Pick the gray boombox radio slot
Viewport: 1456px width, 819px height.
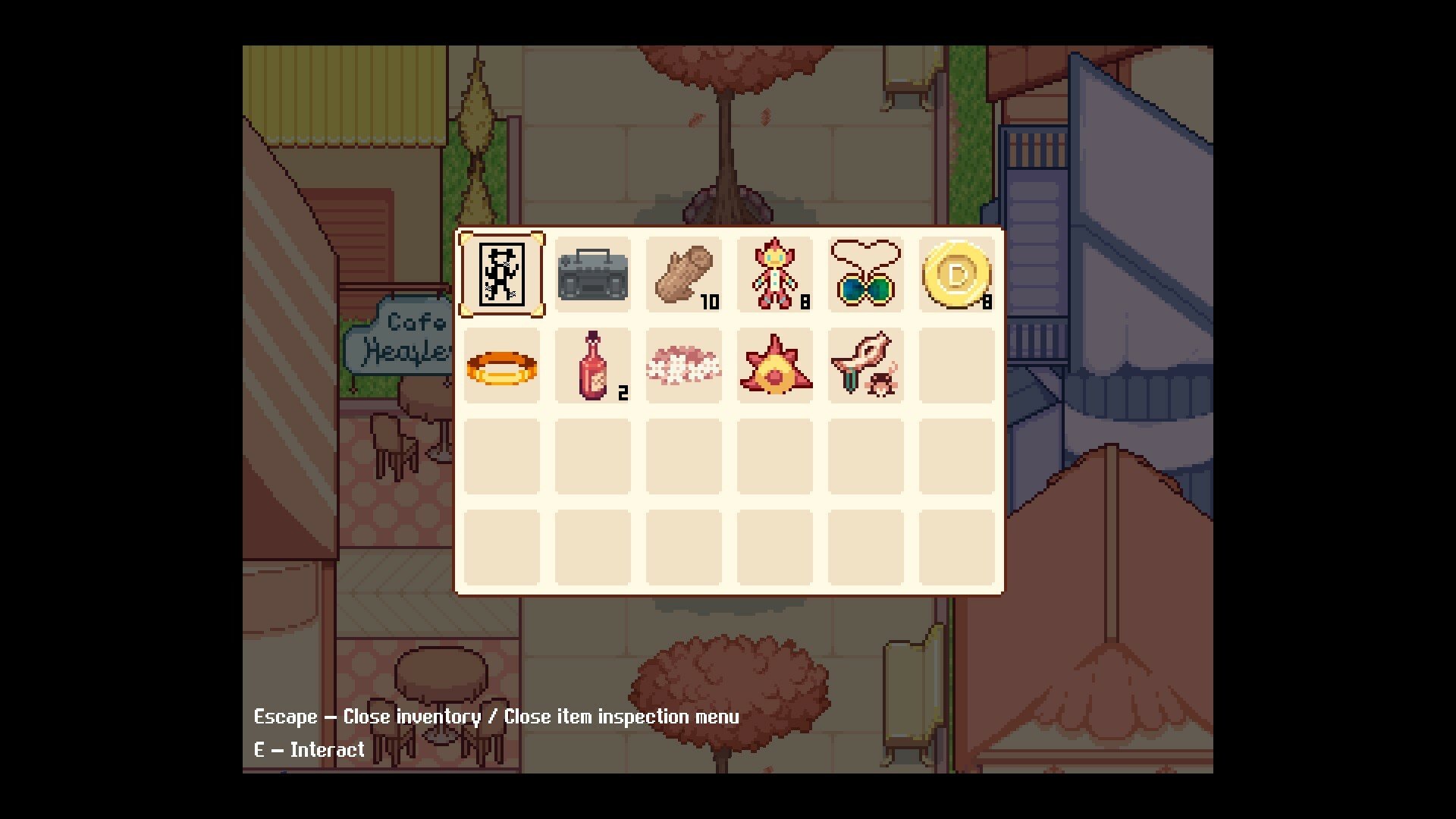592,275
